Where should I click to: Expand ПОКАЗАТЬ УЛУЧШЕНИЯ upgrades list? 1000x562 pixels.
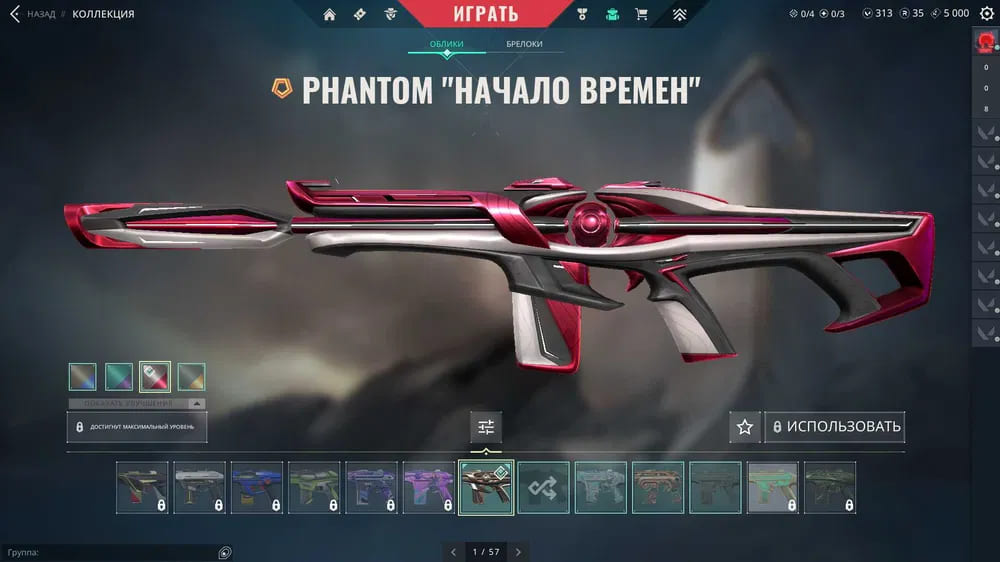point(136,404)
